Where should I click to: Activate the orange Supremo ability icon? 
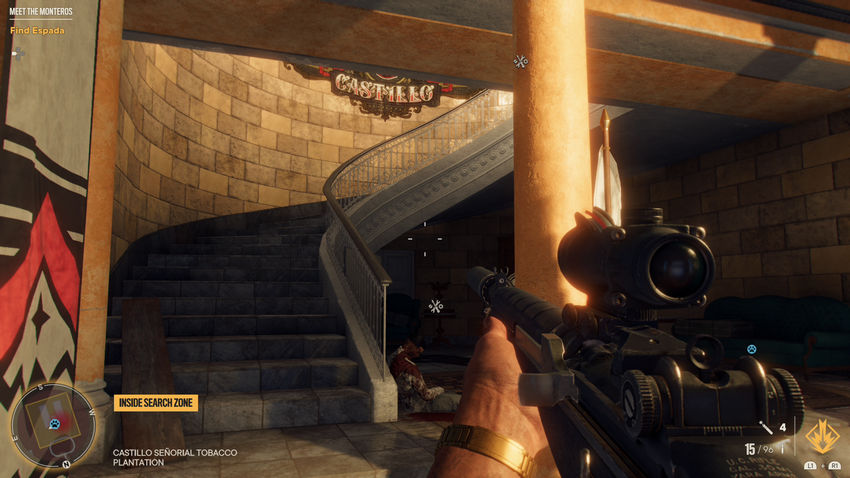[822, 435]
